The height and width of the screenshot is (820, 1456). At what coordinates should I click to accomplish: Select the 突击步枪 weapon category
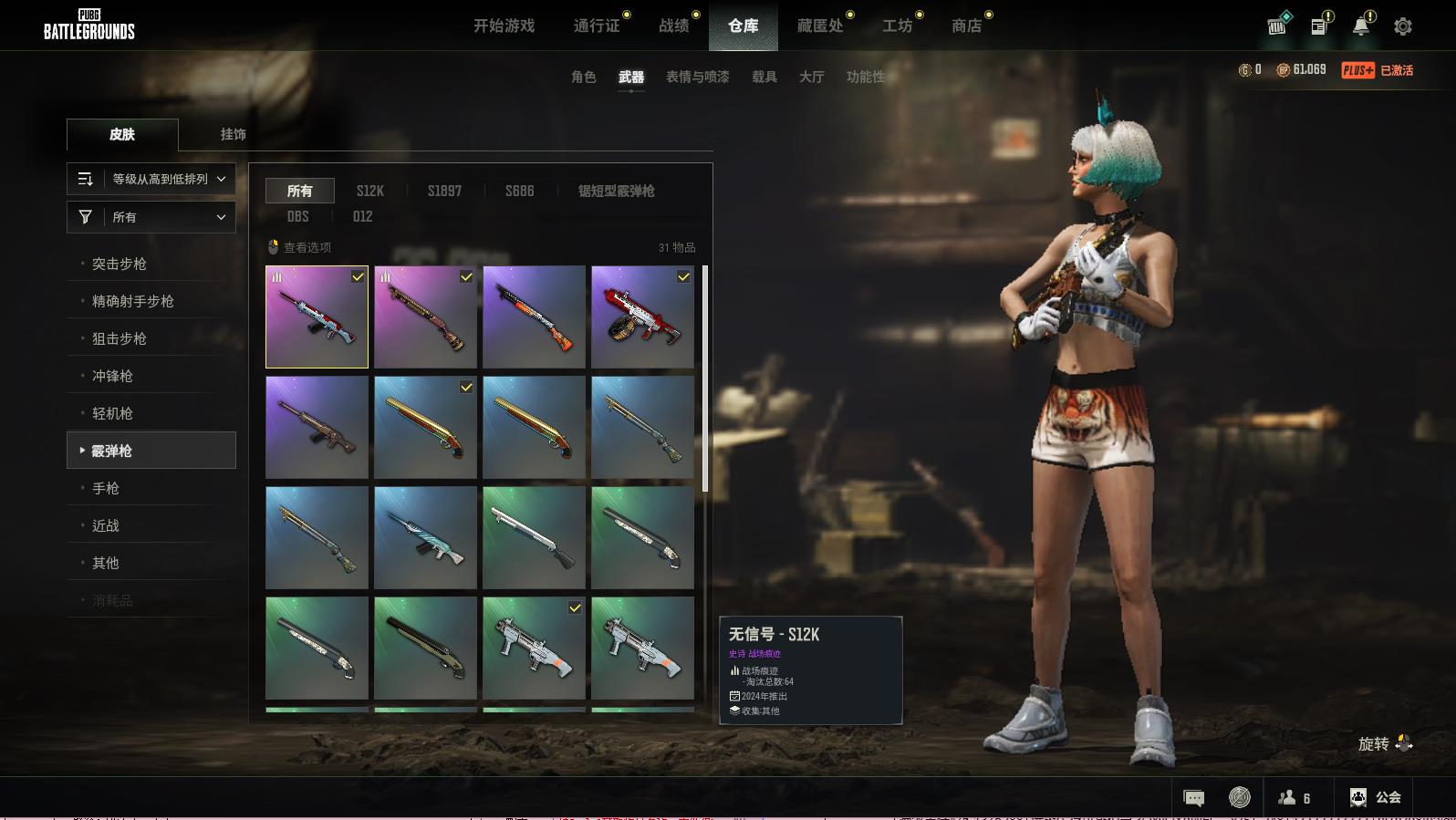(x=120, y=264)
